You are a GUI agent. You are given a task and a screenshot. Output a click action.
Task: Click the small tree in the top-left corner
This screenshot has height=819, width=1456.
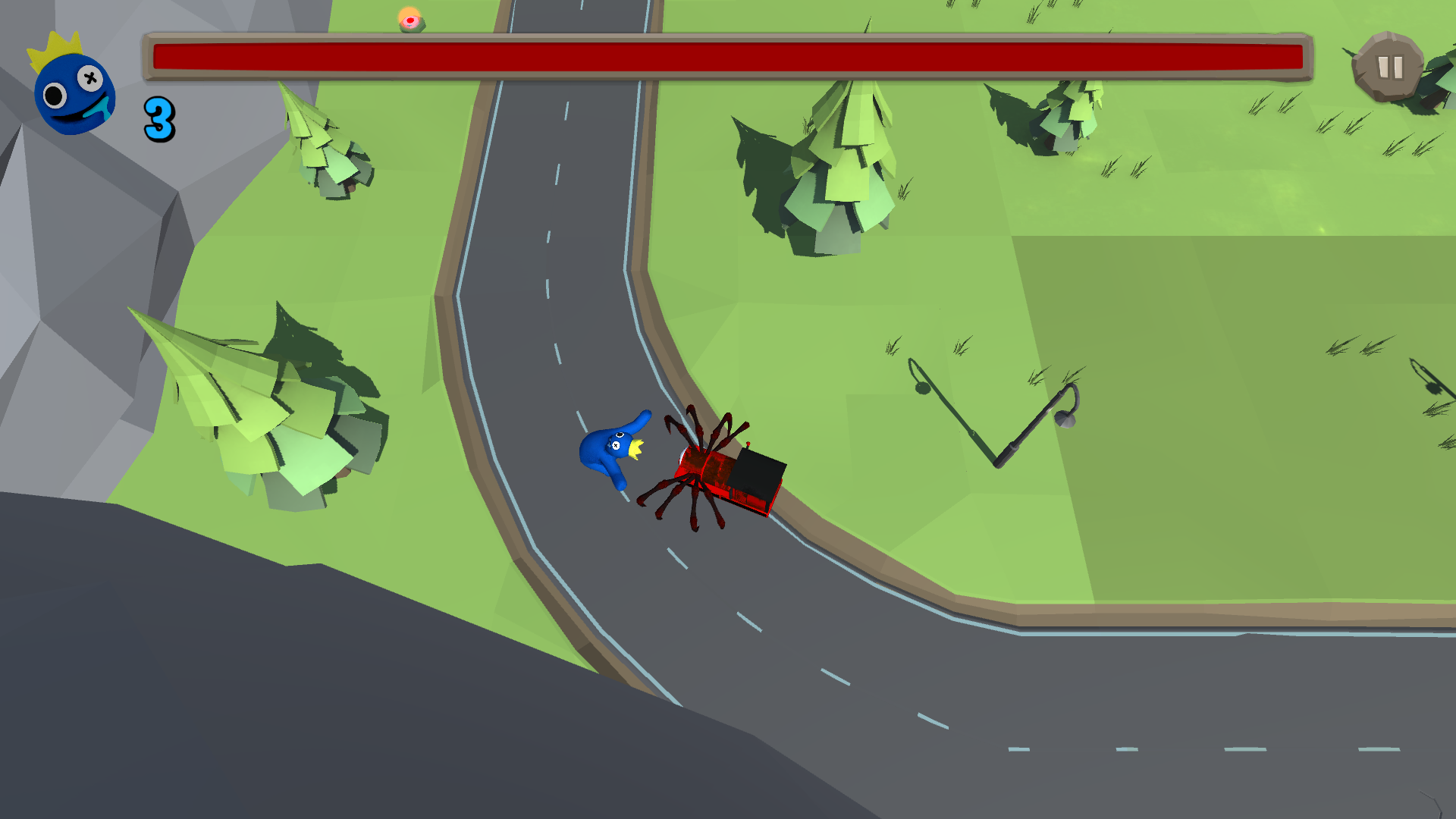[318, 144]
